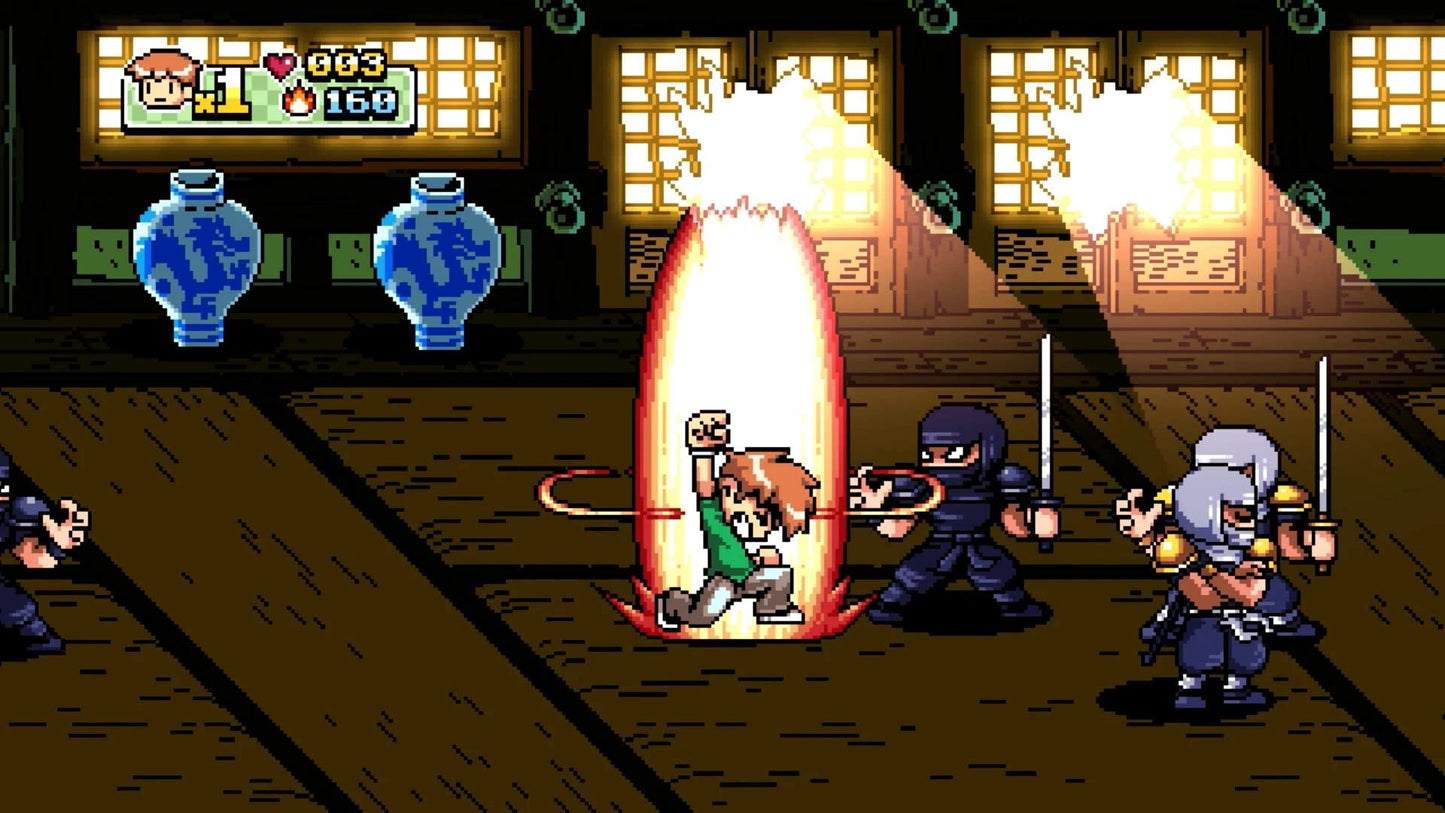The width and height of the screenshot is (1445, 813).
Task: Click the health value reading 003
Action: point(345,62)
